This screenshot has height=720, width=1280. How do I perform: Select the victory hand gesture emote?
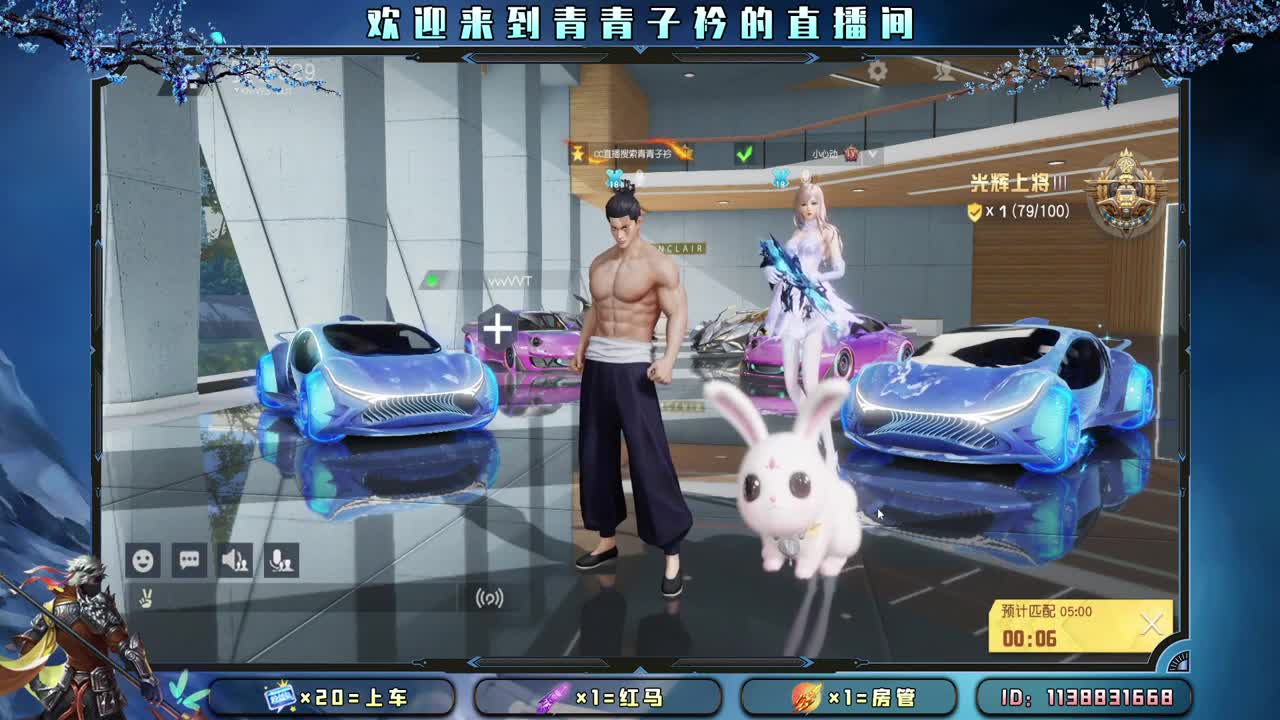tap(145, 597)
